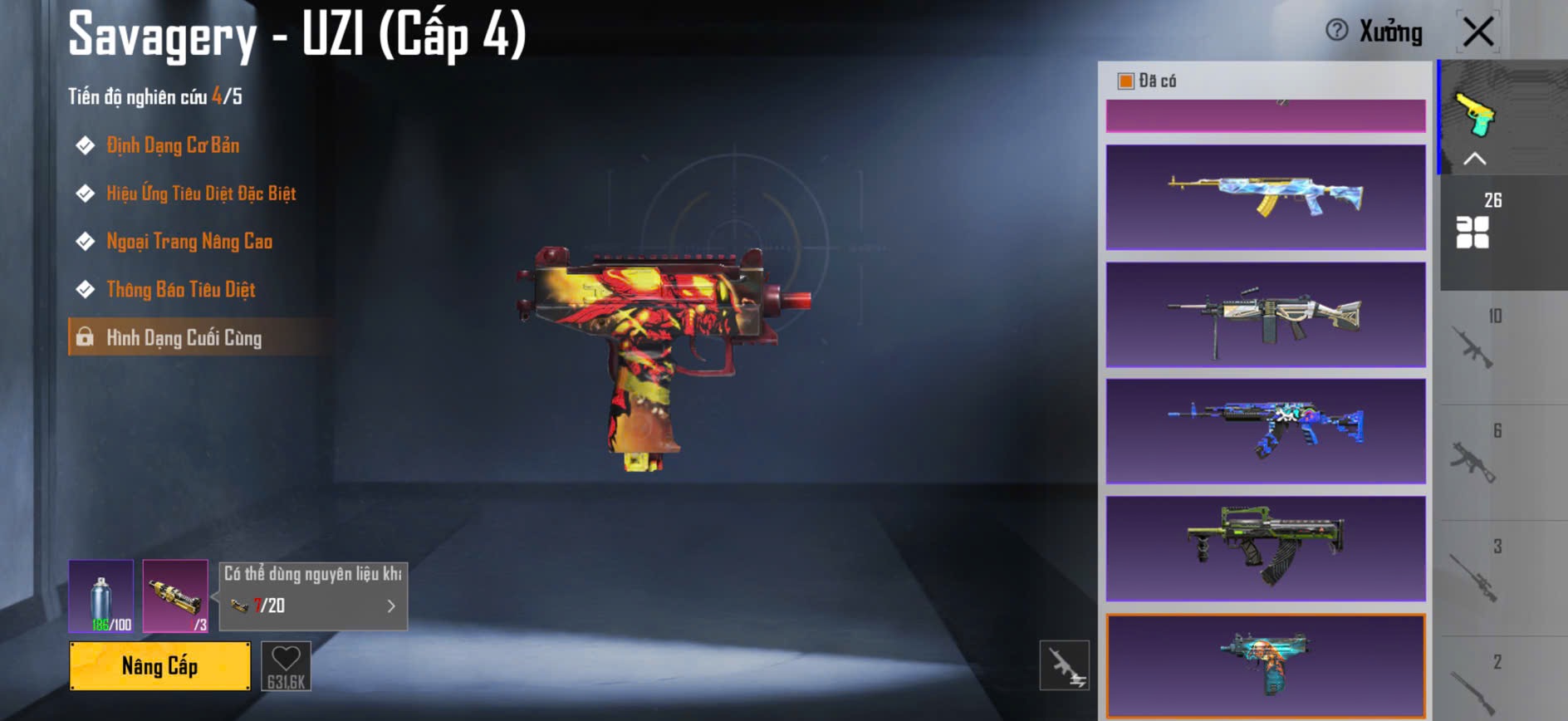Pick the green Groza skin thumbnail
Viewport: 1568px width, 721px height.
click(x=1266, y=549)
